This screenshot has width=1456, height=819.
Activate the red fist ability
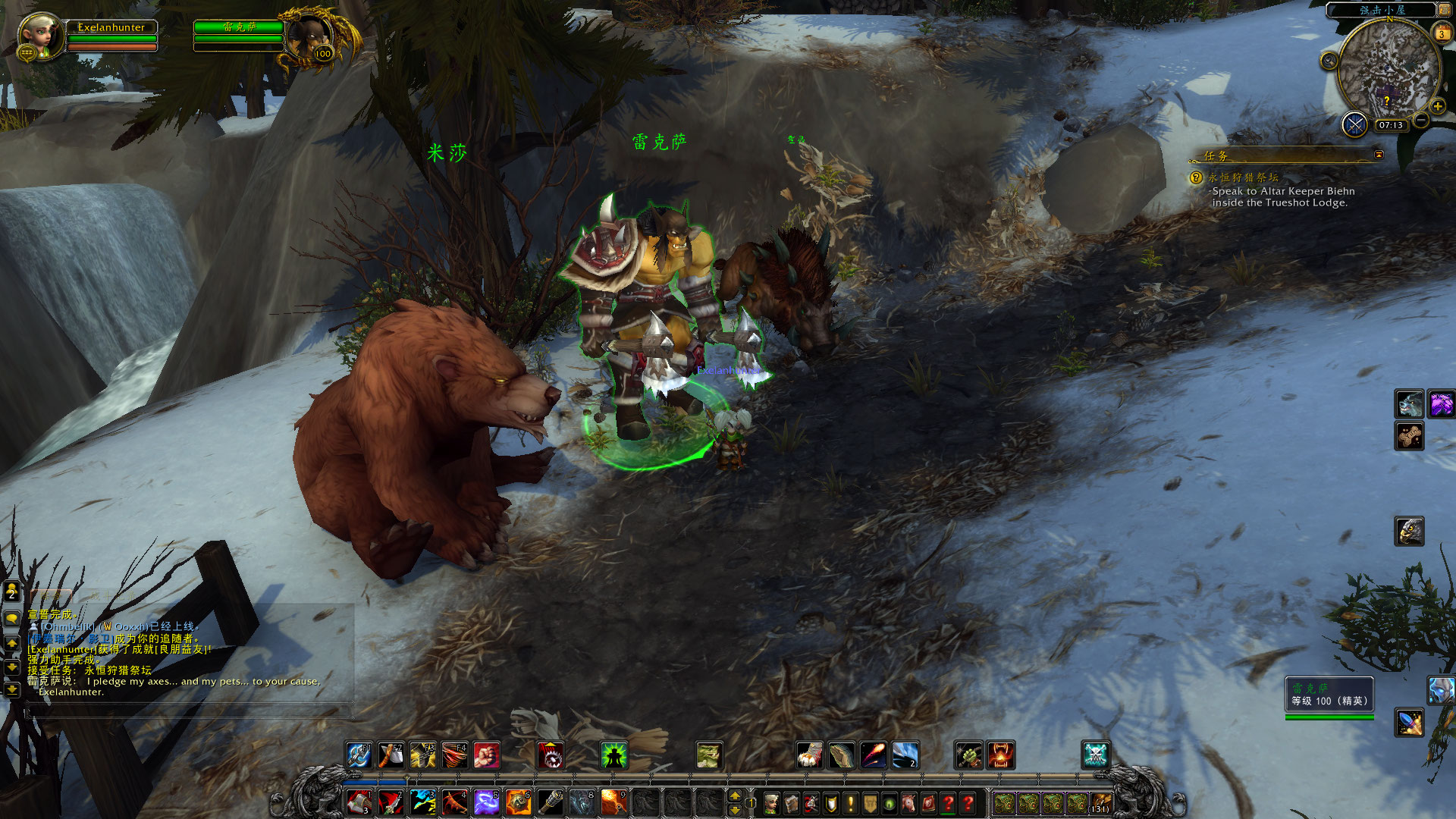(x=486, y=755)
